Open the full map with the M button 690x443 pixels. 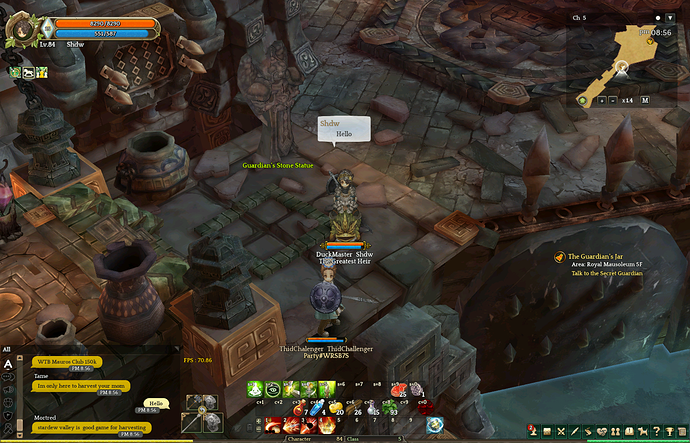tap(645, 100)
